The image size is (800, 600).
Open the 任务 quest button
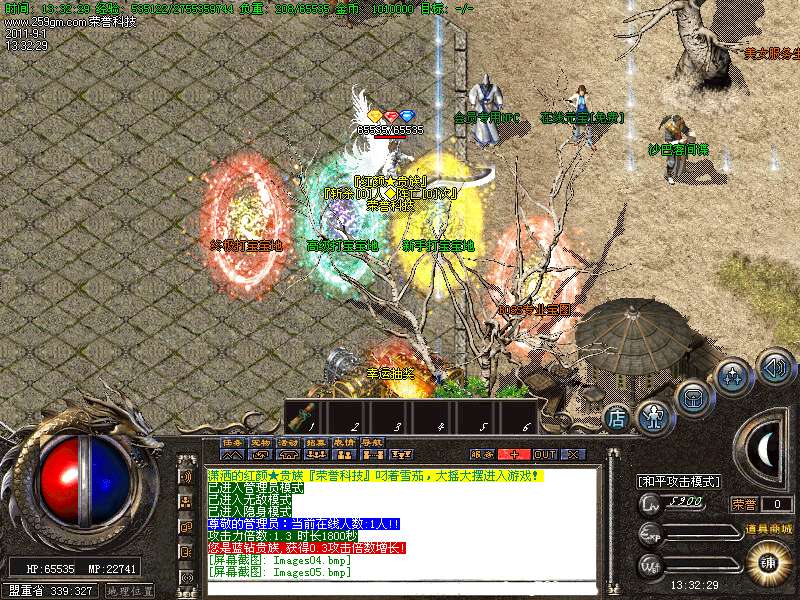(x=232, y=441)
